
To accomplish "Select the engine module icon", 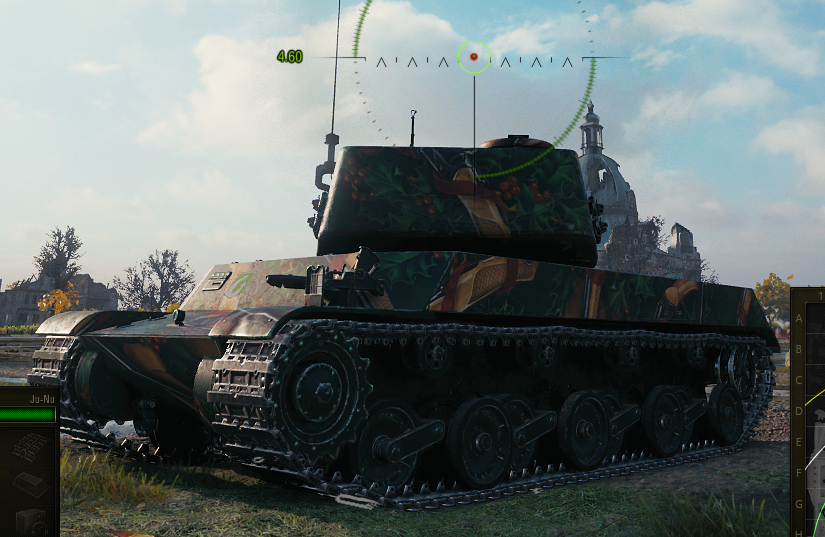I will coord(31,522).
